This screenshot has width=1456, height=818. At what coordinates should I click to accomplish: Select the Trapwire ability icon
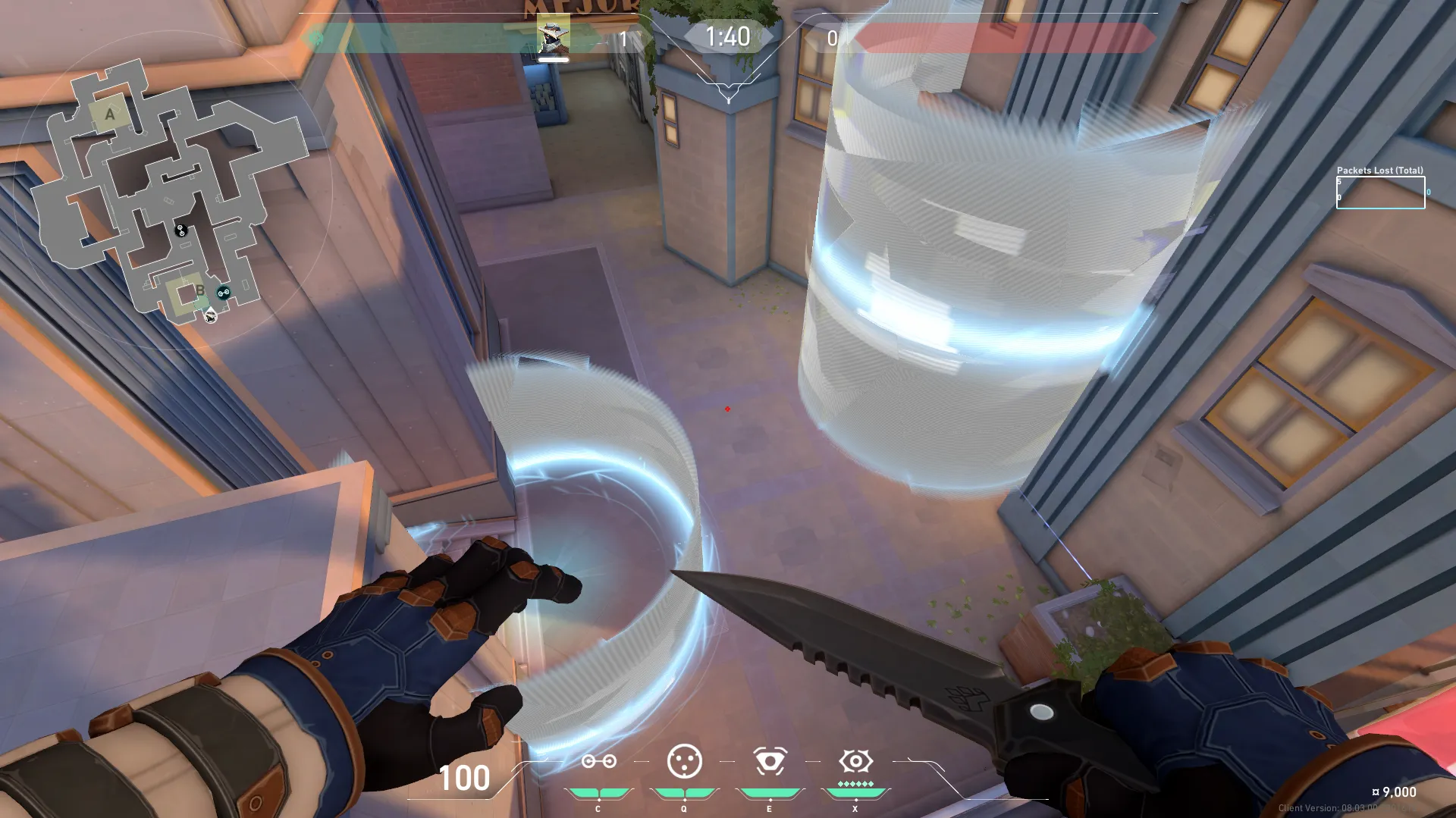[598, 761]
